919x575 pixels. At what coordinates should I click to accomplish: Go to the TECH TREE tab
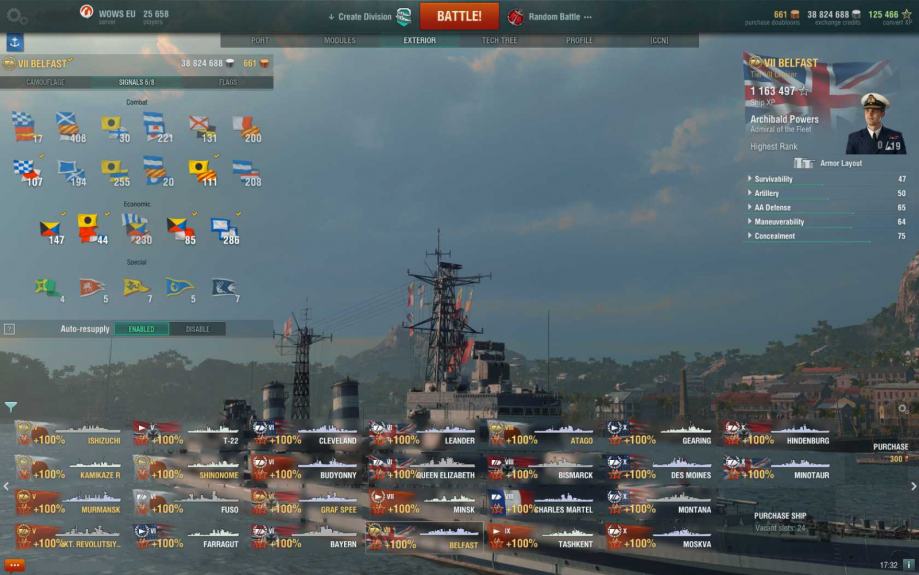[499, 41]
